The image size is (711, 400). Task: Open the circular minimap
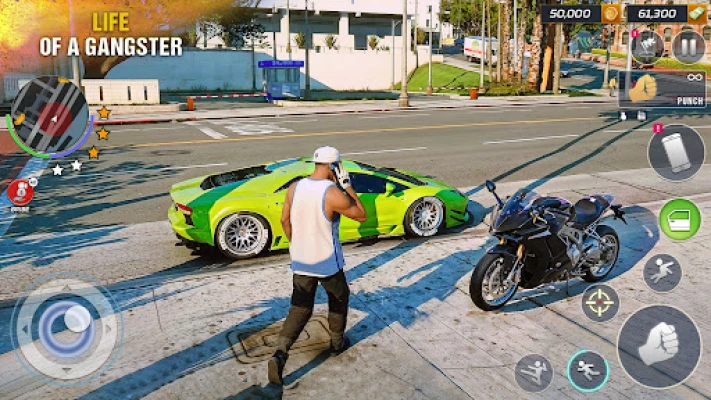50,118
